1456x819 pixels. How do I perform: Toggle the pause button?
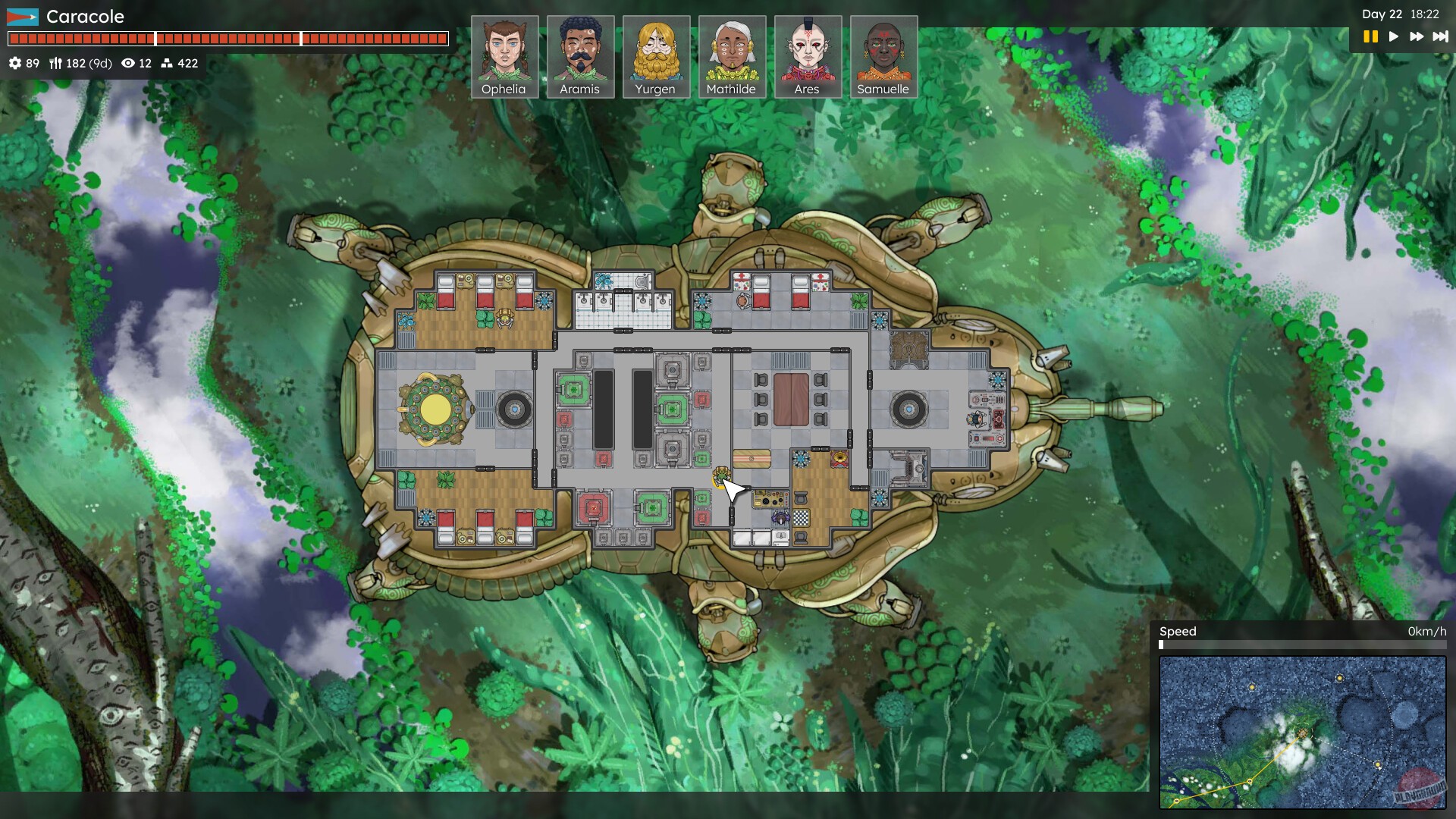[1370, 35]
